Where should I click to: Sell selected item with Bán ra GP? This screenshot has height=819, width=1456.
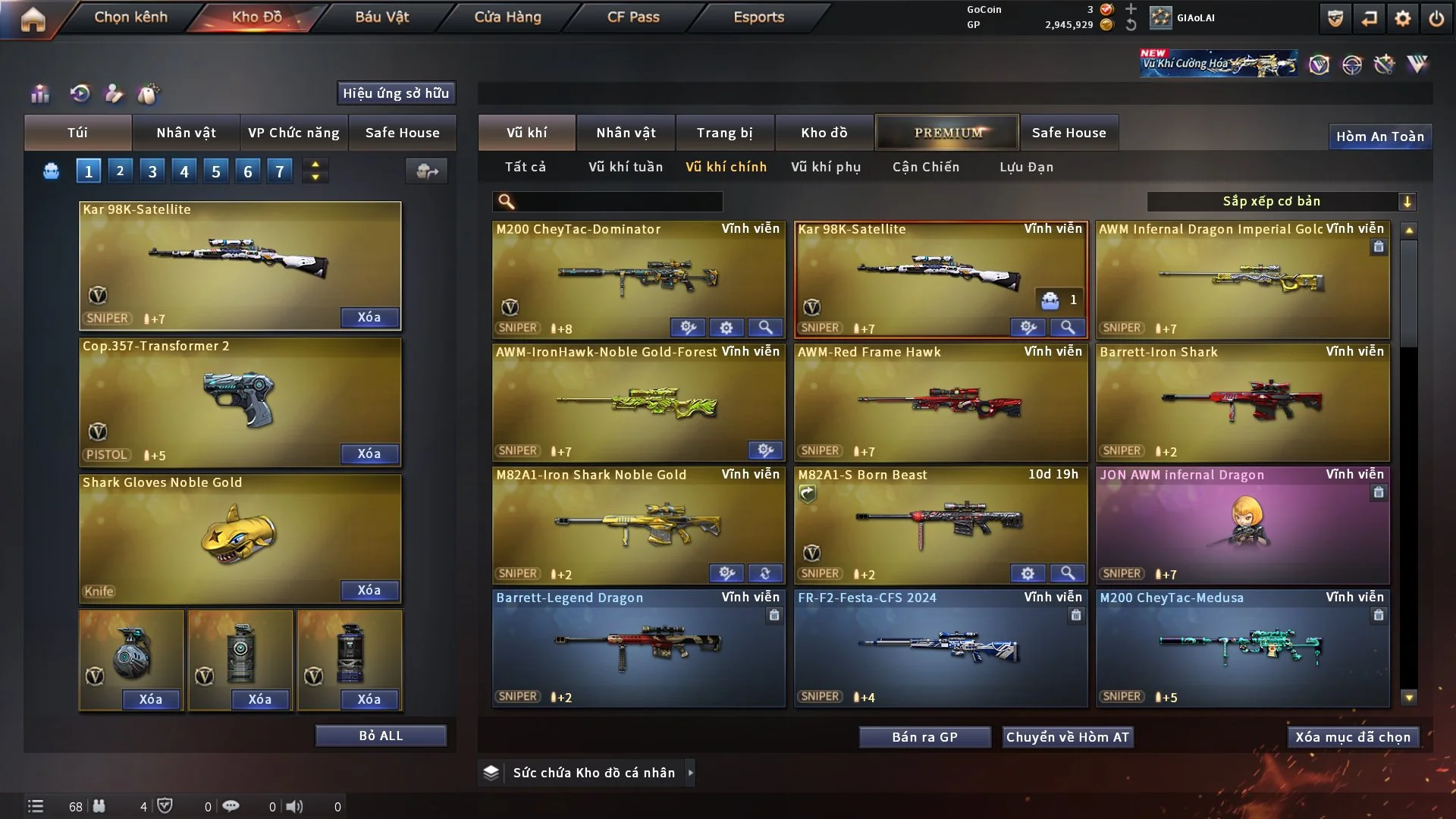tap(924, 737)
